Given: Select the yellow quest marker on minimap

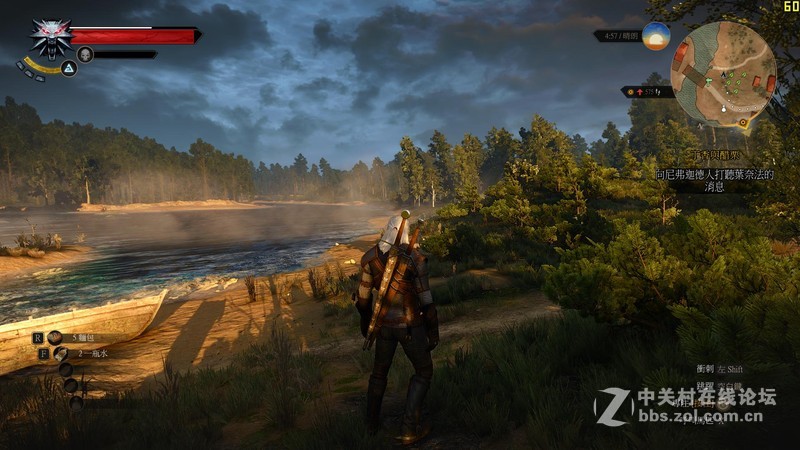Looking at the screenshot, I should [743, 122].
